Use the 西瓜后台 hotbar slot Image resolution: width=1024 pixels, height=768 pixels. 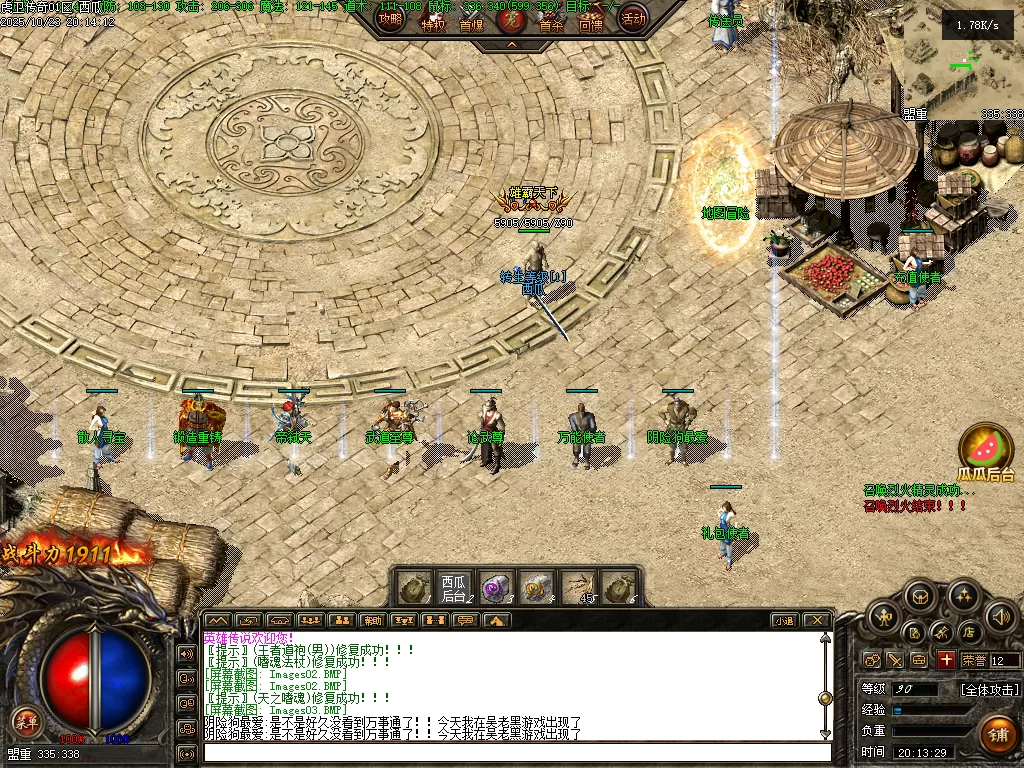[453, 588]
